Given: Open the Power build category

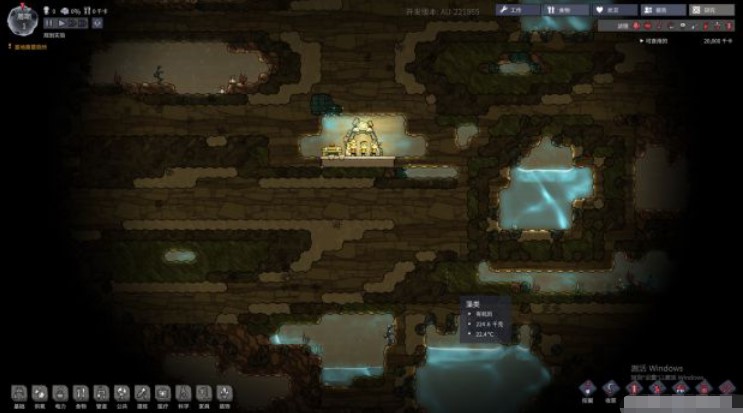Looking at the screenshot, I should click(x=60, y=394).
